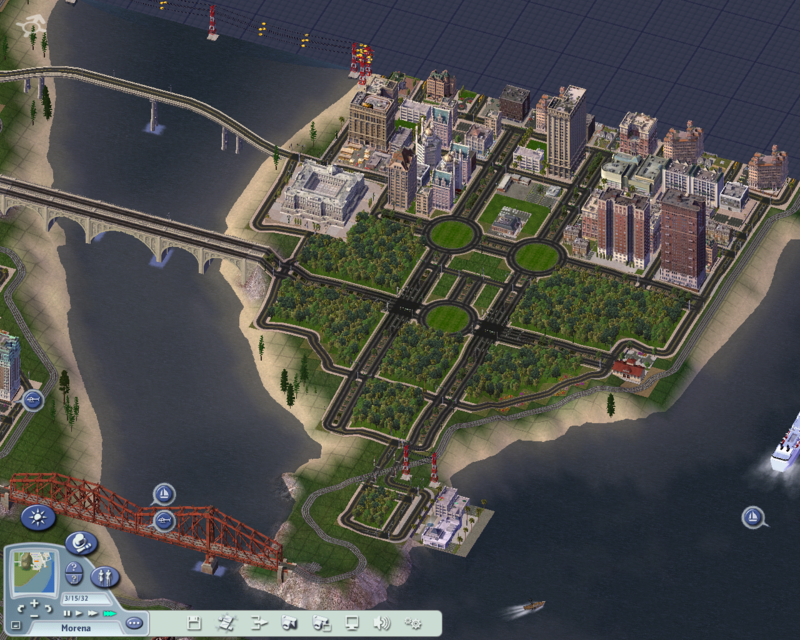This screenshot has height=640, width=800.
Task: Open audio settings speaker icon
Action: [382, 624]
